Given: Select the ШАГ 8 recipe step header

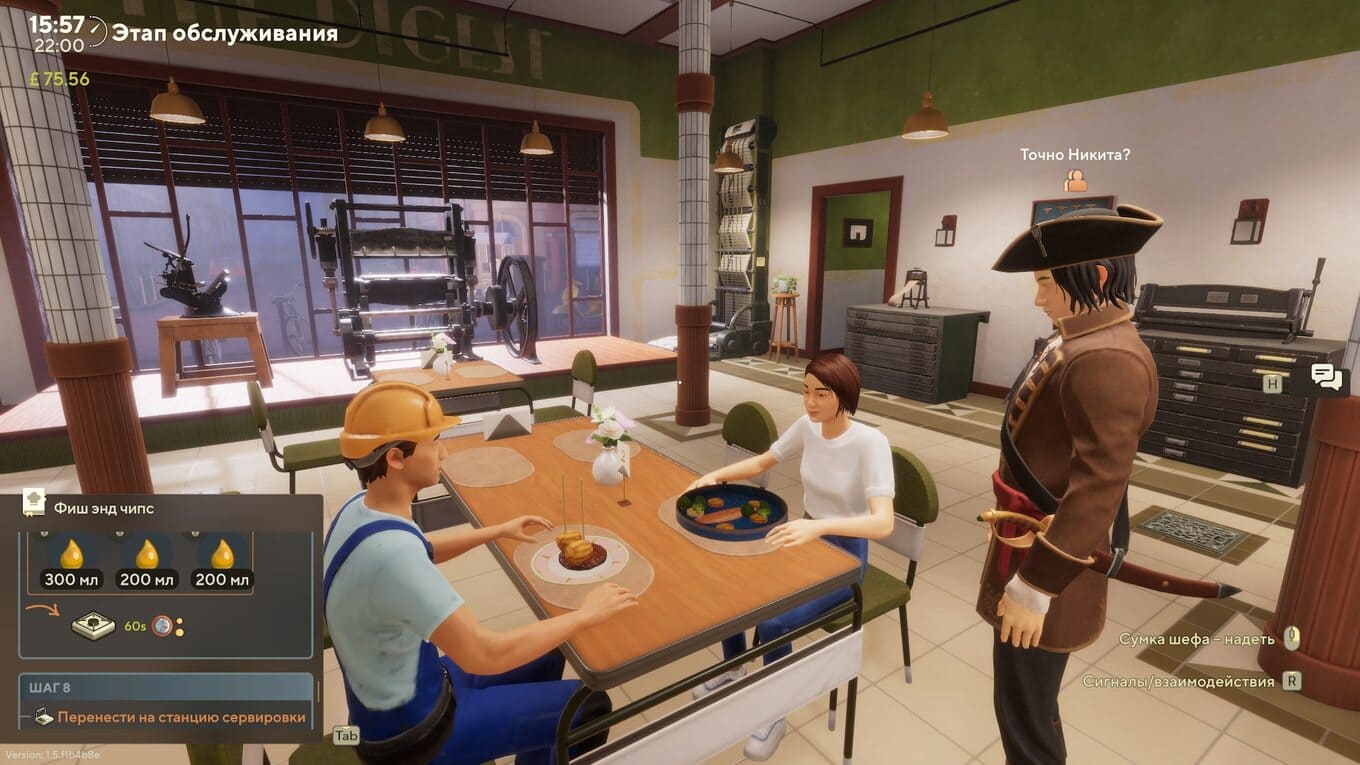Looking at the screenshot, I should point(166,688).
